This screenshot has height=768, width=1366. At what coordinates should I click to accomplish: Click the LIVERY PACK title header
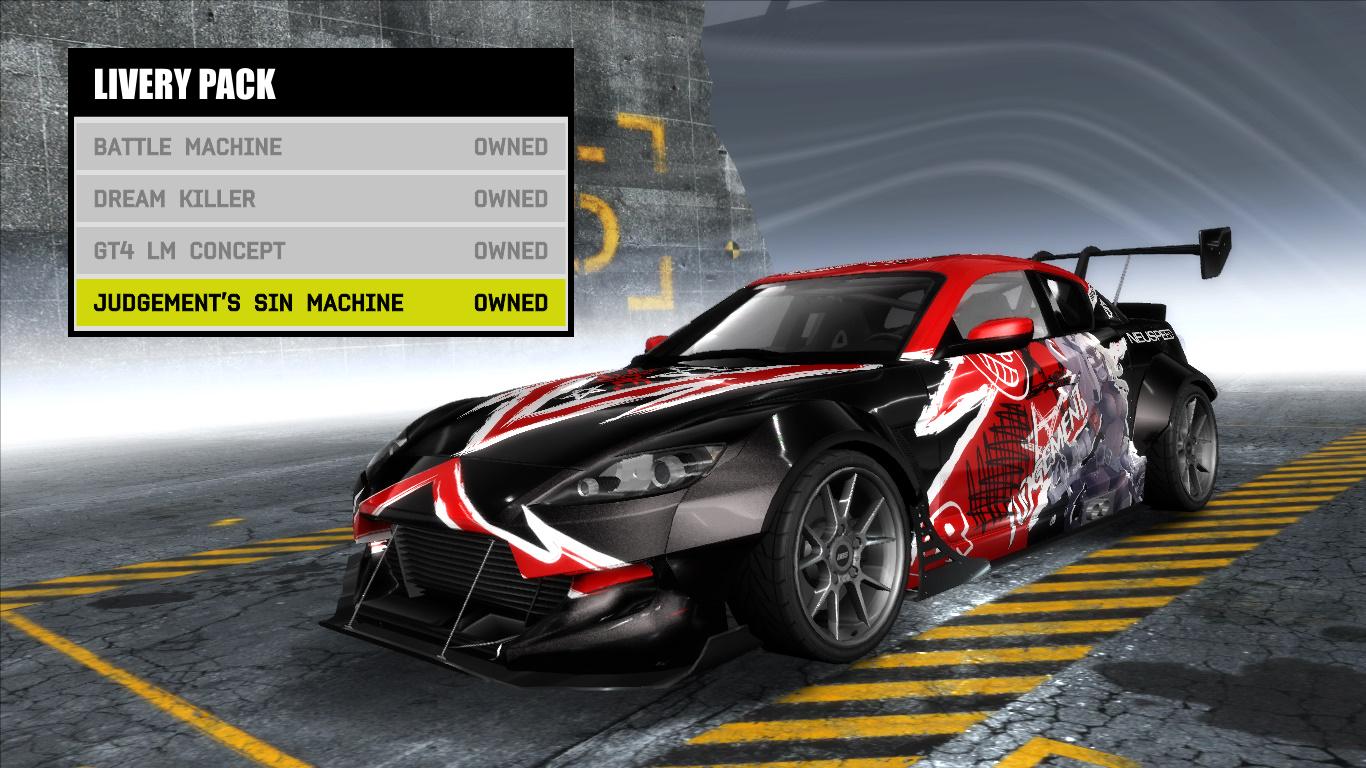185,84
